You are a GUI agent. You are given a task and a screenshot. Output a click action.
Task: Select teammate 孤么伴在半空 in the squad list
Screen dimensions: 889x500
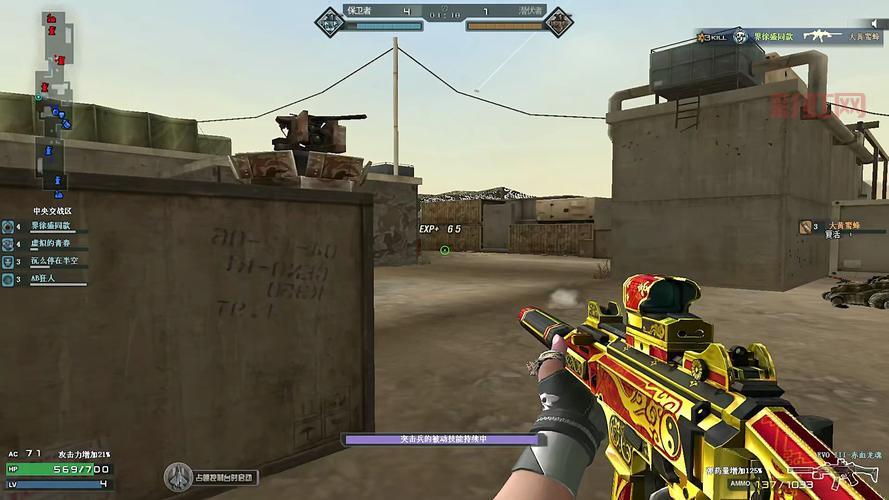pos(52,262)
